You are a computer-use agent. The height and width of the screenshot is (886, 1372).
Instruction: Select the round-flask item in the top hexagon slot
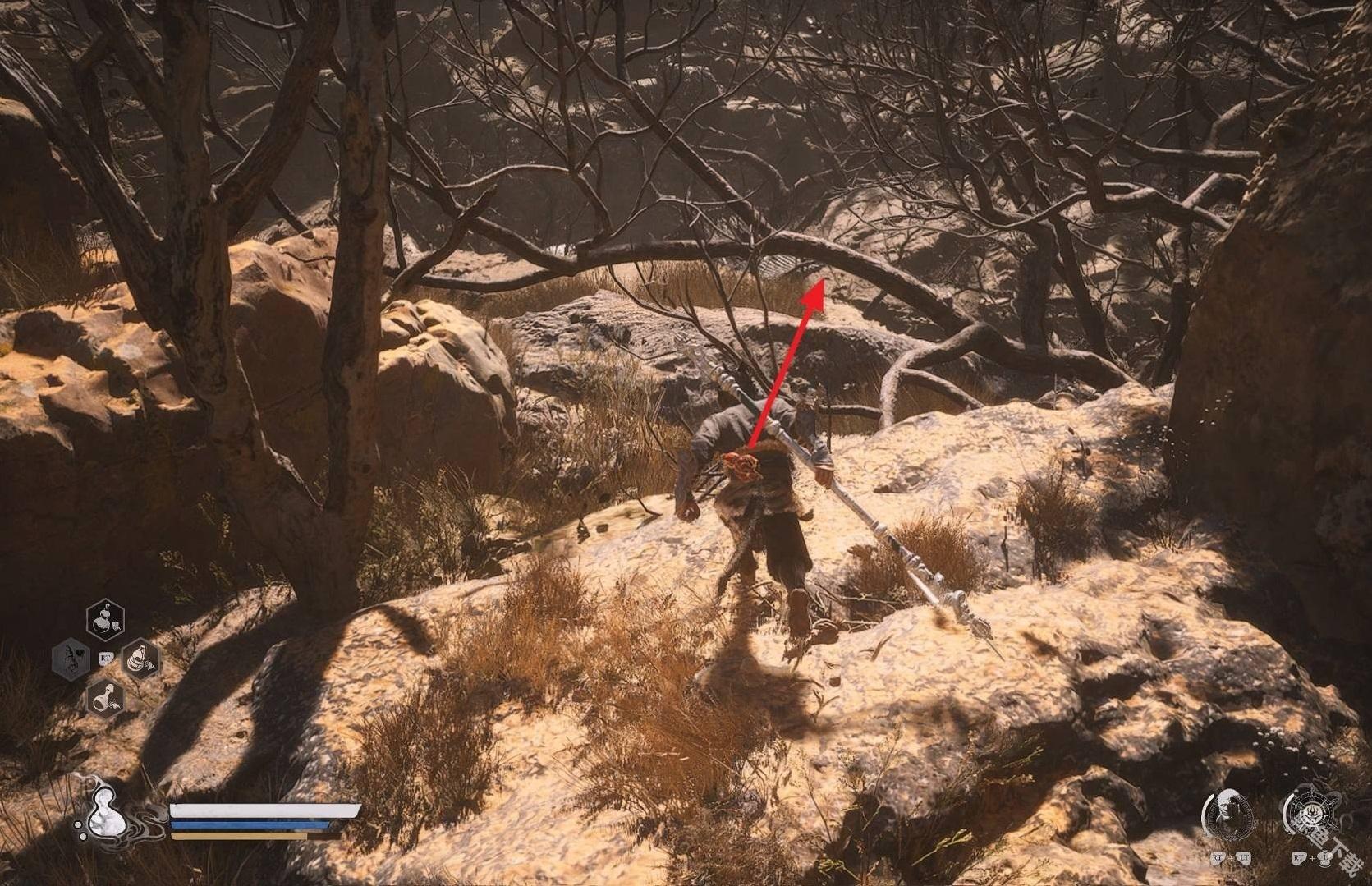[x=105, y=618]
